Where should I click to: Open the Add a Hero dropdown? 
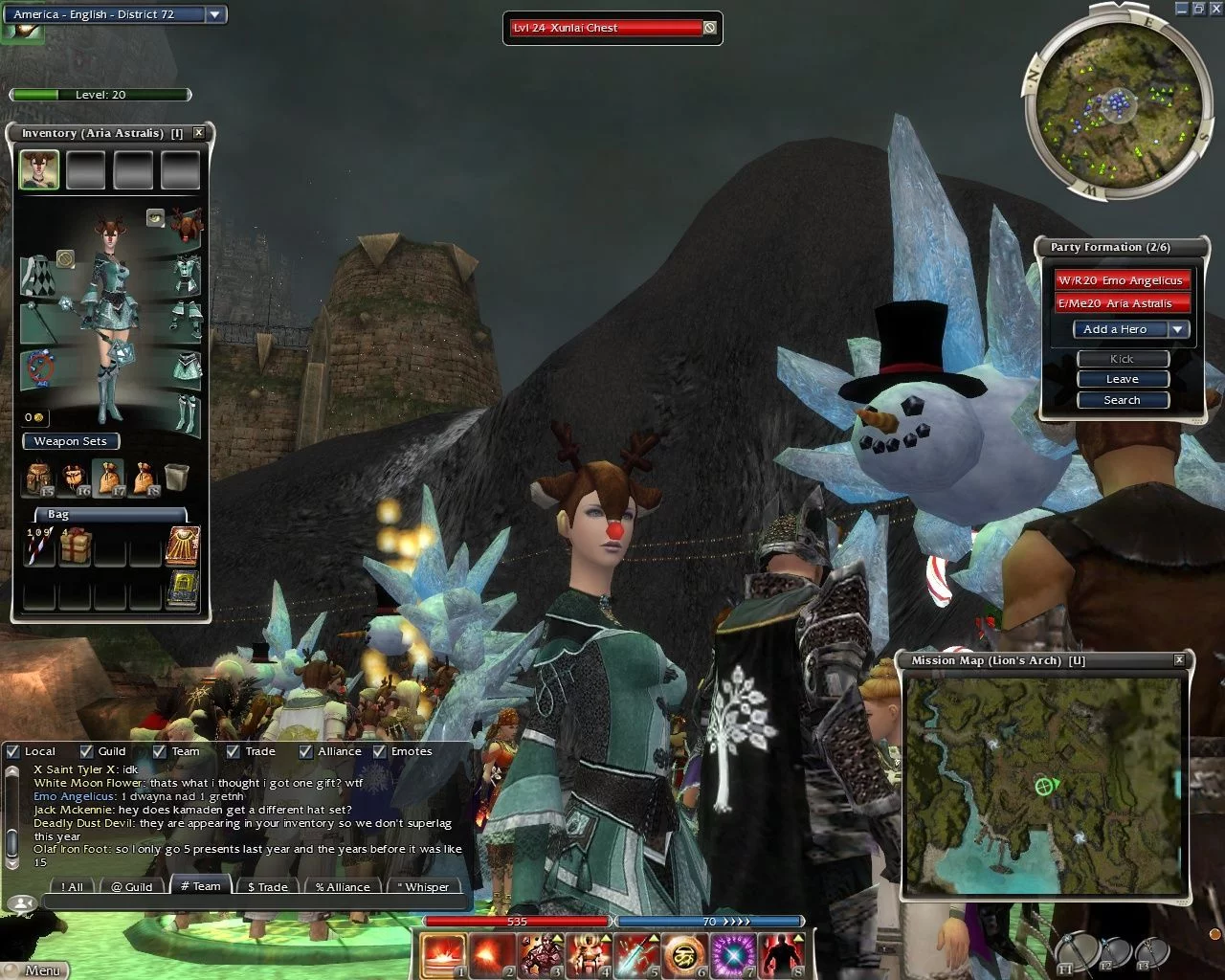tap(1178, 329)
